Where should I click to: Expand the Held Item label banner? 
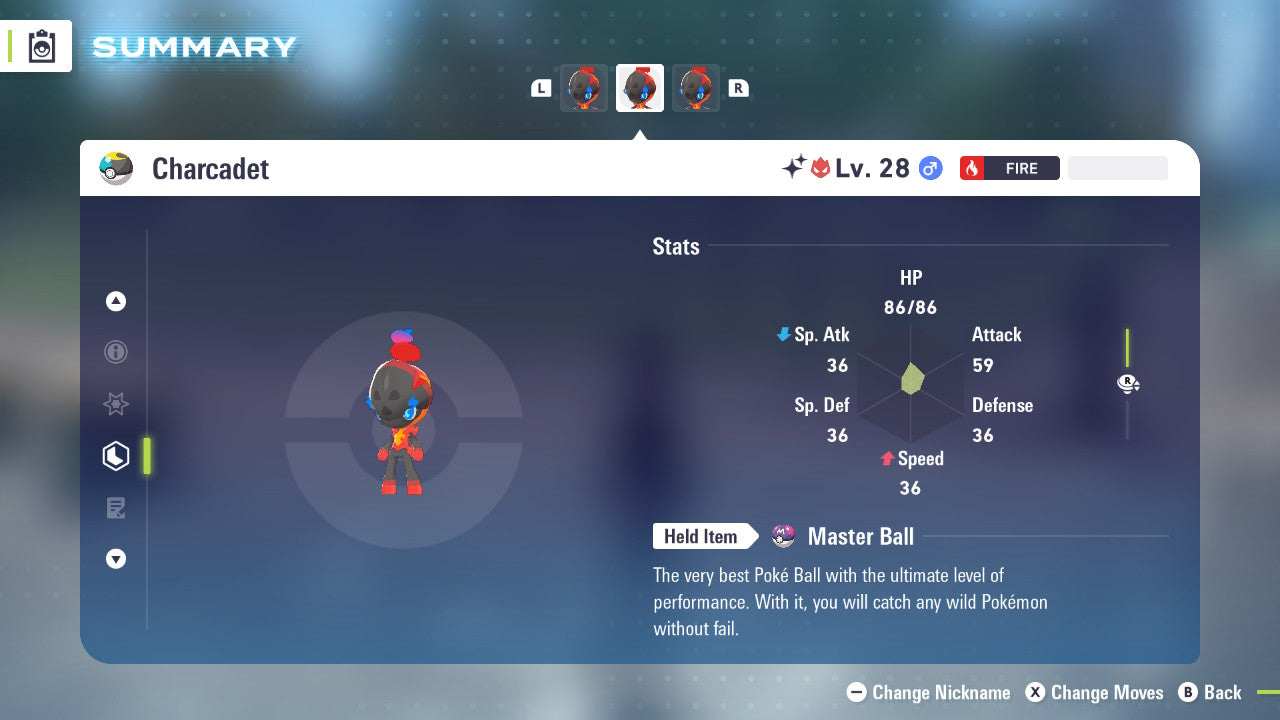click(x=704, y=536)
